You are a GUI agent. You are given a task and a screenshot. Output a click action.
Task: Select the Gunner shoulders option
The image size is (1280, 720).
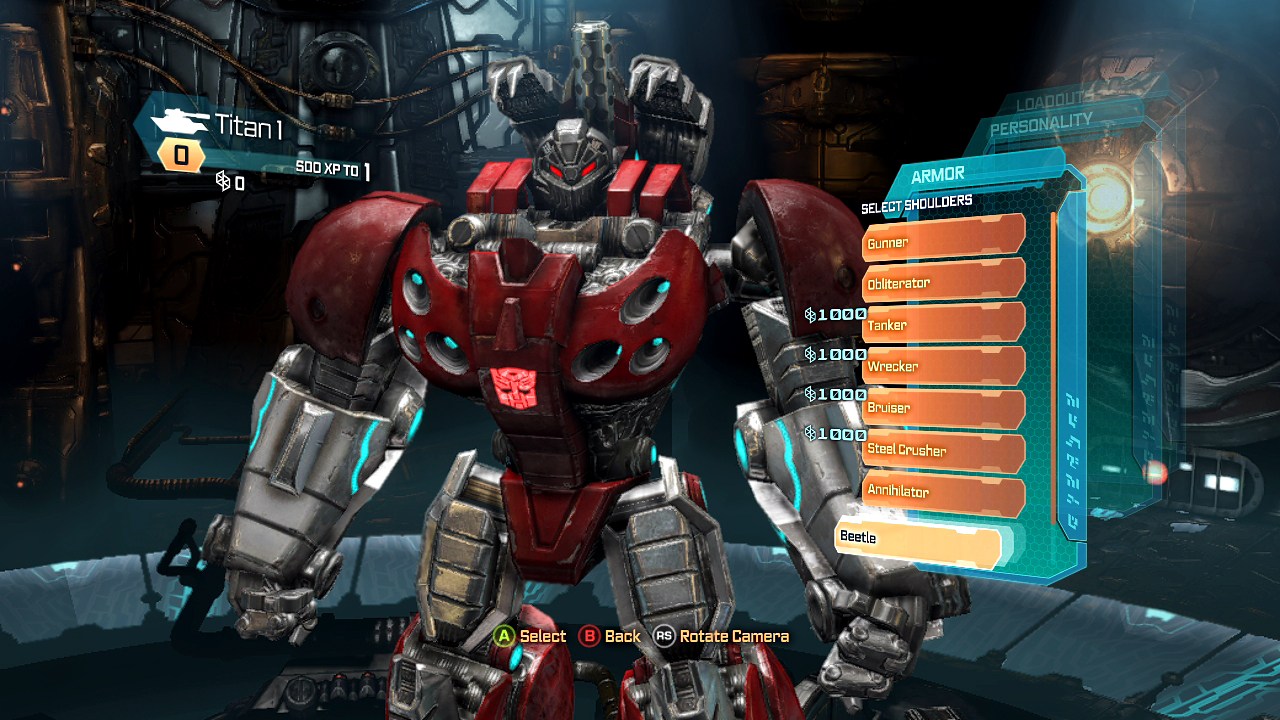pyautogui.click(x=942, y=241)
